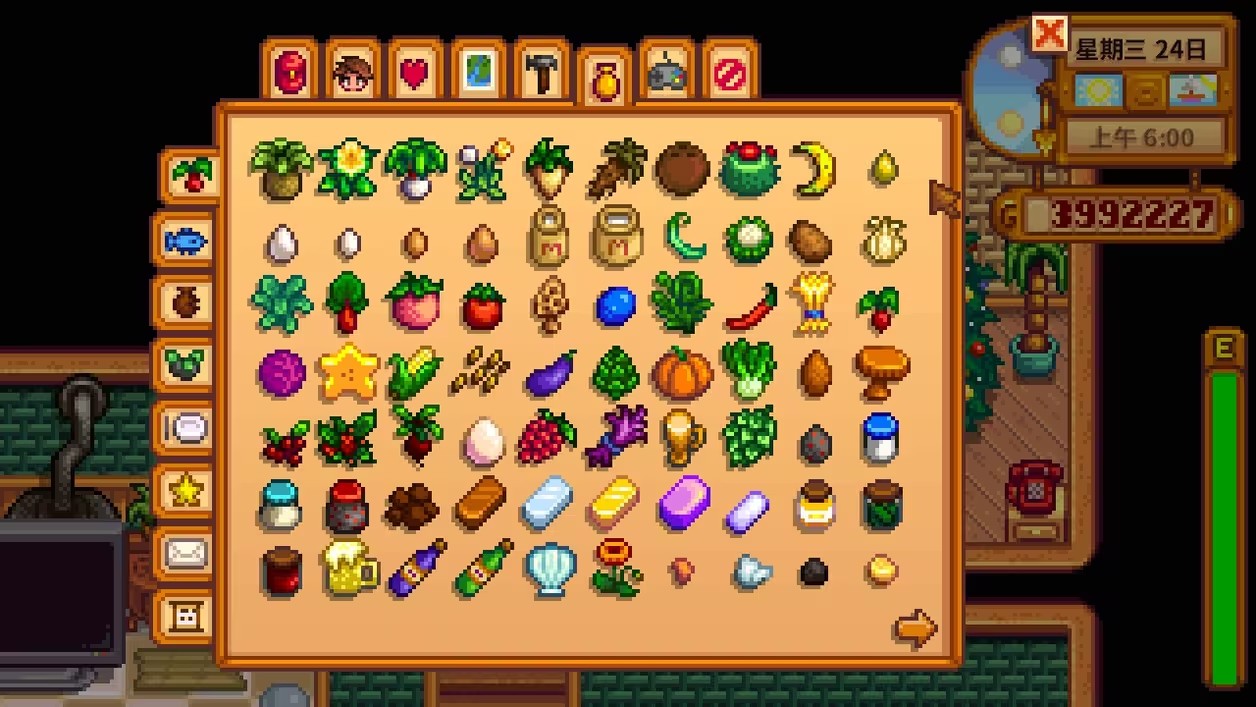Open the hammer crafting tab

pos(541,73)
